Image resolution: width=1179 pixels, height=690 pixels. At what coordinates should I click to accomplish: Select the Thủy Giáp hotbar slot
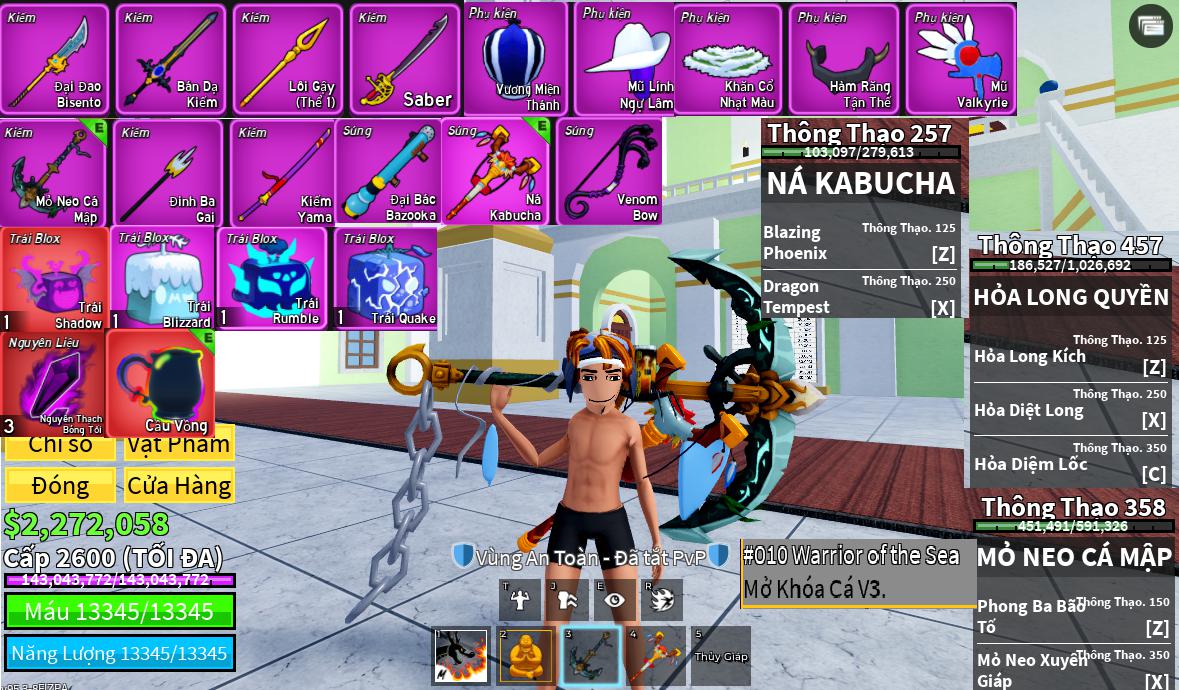coord(720,656)
